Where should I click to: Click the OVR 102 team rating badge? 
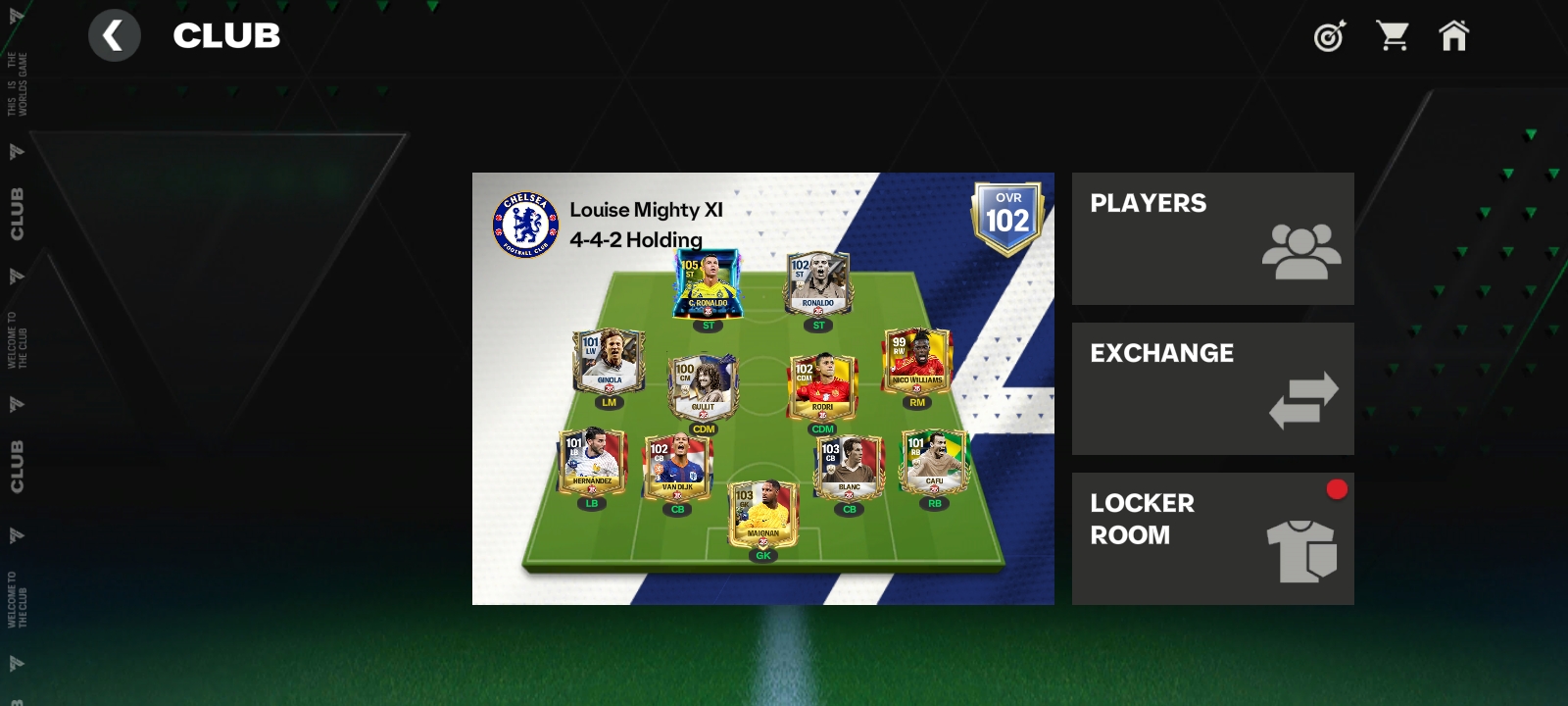click(1007, 218)
